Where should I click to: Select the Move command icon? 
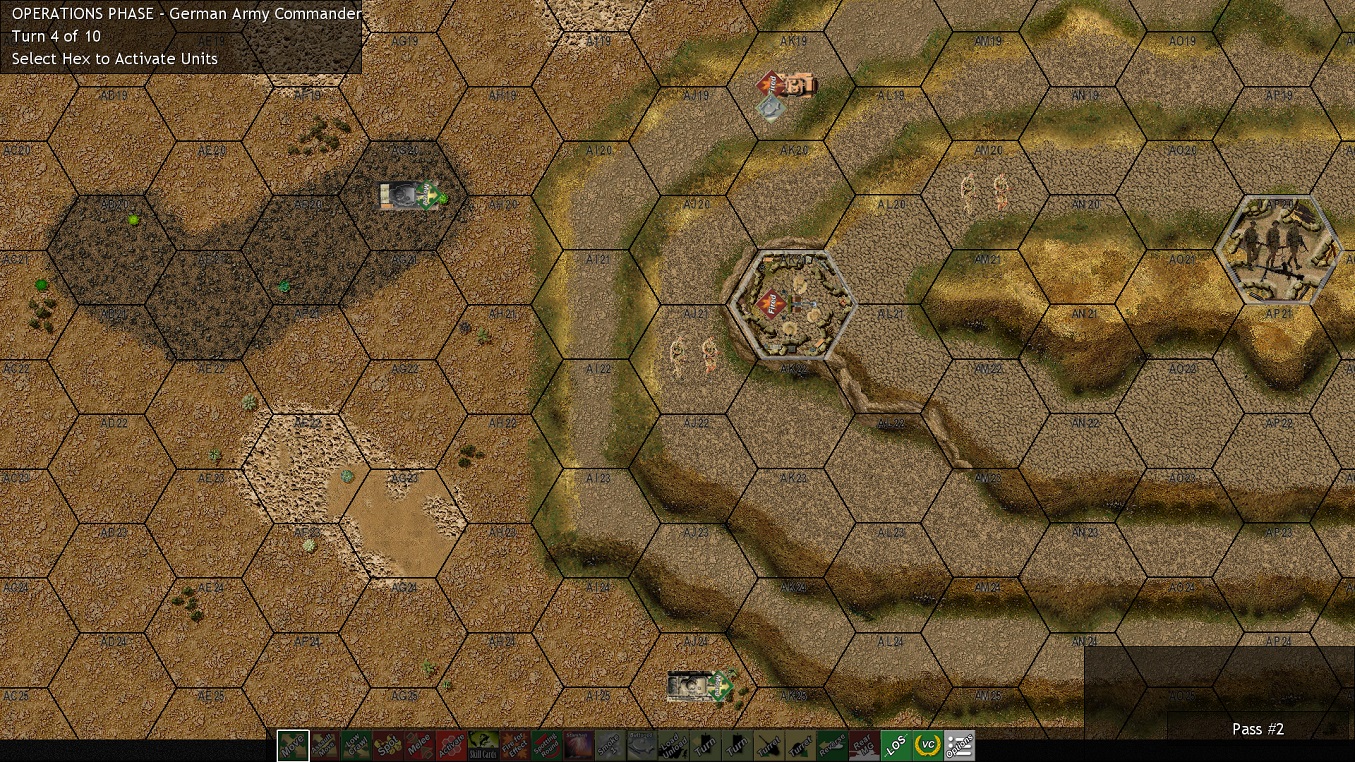pos(294,745)
